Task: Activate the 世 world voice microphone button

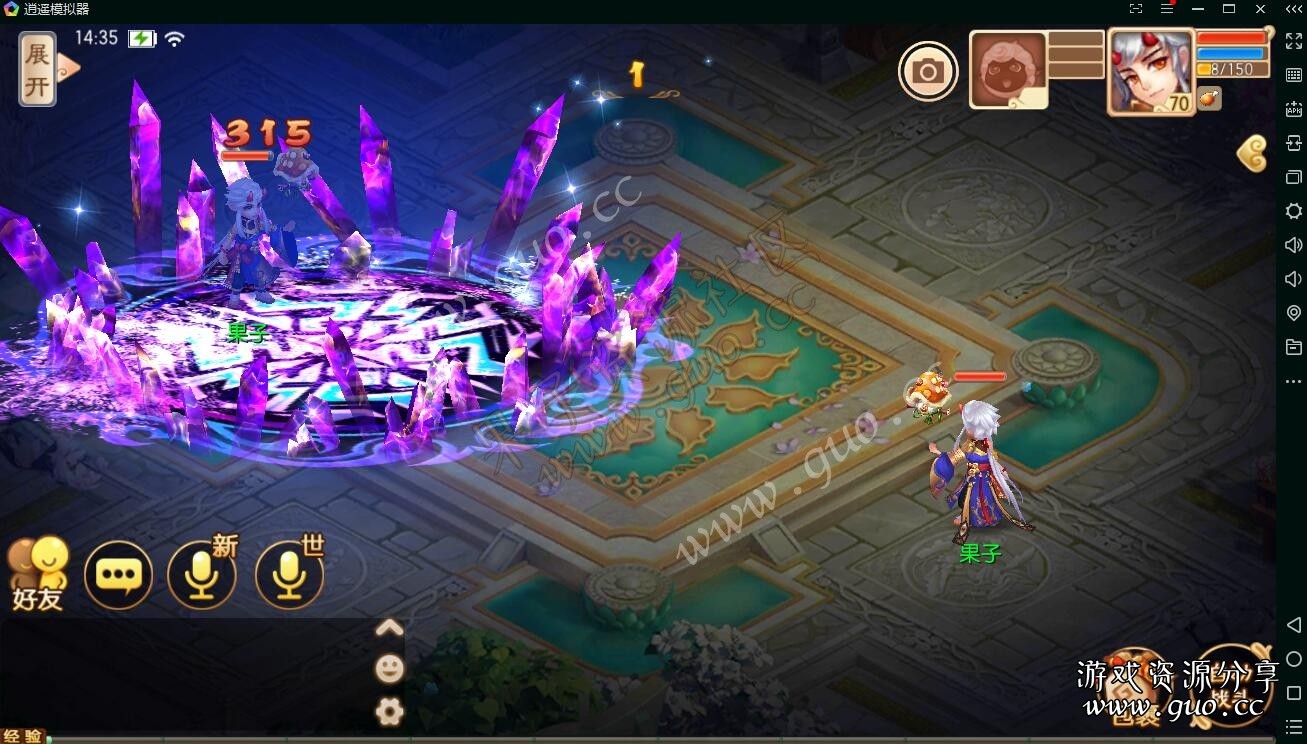Action: coord(290,575)
